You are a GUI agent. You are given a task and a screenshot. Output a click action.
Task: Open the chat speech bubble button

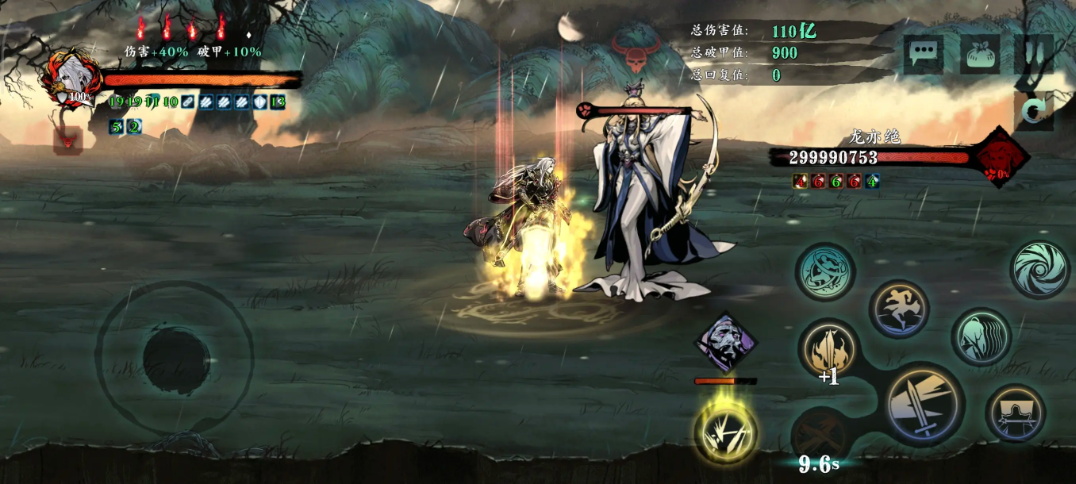[x=923, y=54]
